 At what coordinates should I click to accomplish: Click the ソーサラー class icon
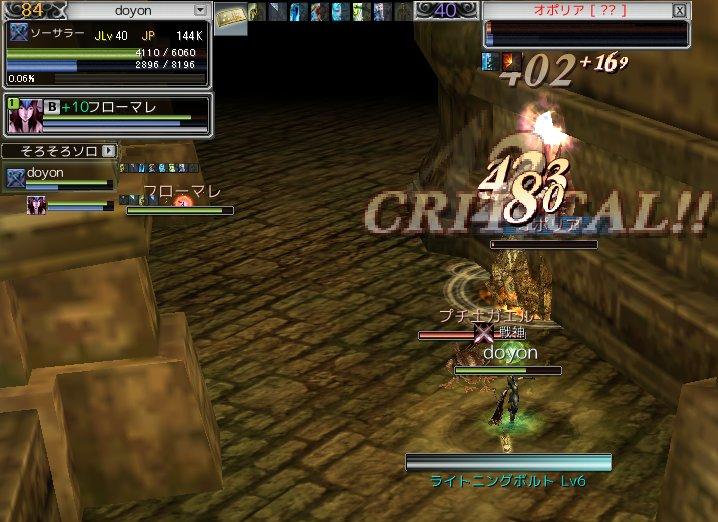17,32
